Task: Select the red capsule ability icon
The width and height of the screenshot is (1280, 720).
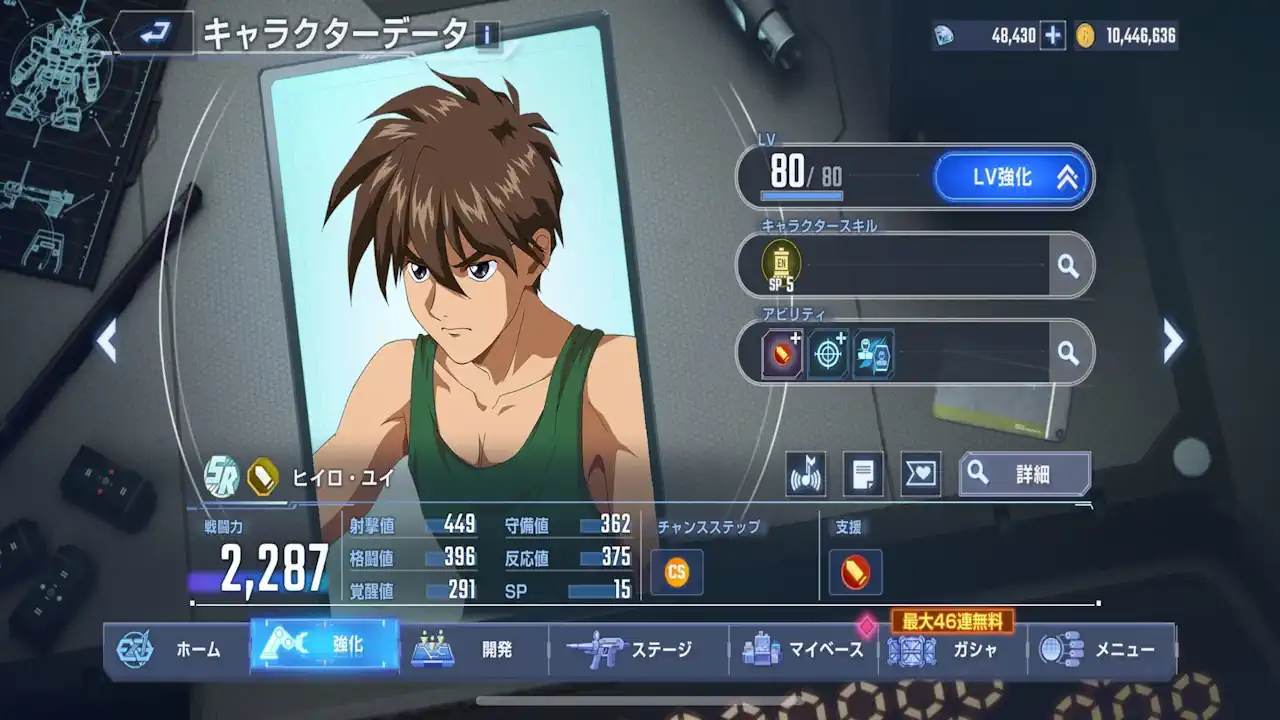Action: (x=783, y=353)
